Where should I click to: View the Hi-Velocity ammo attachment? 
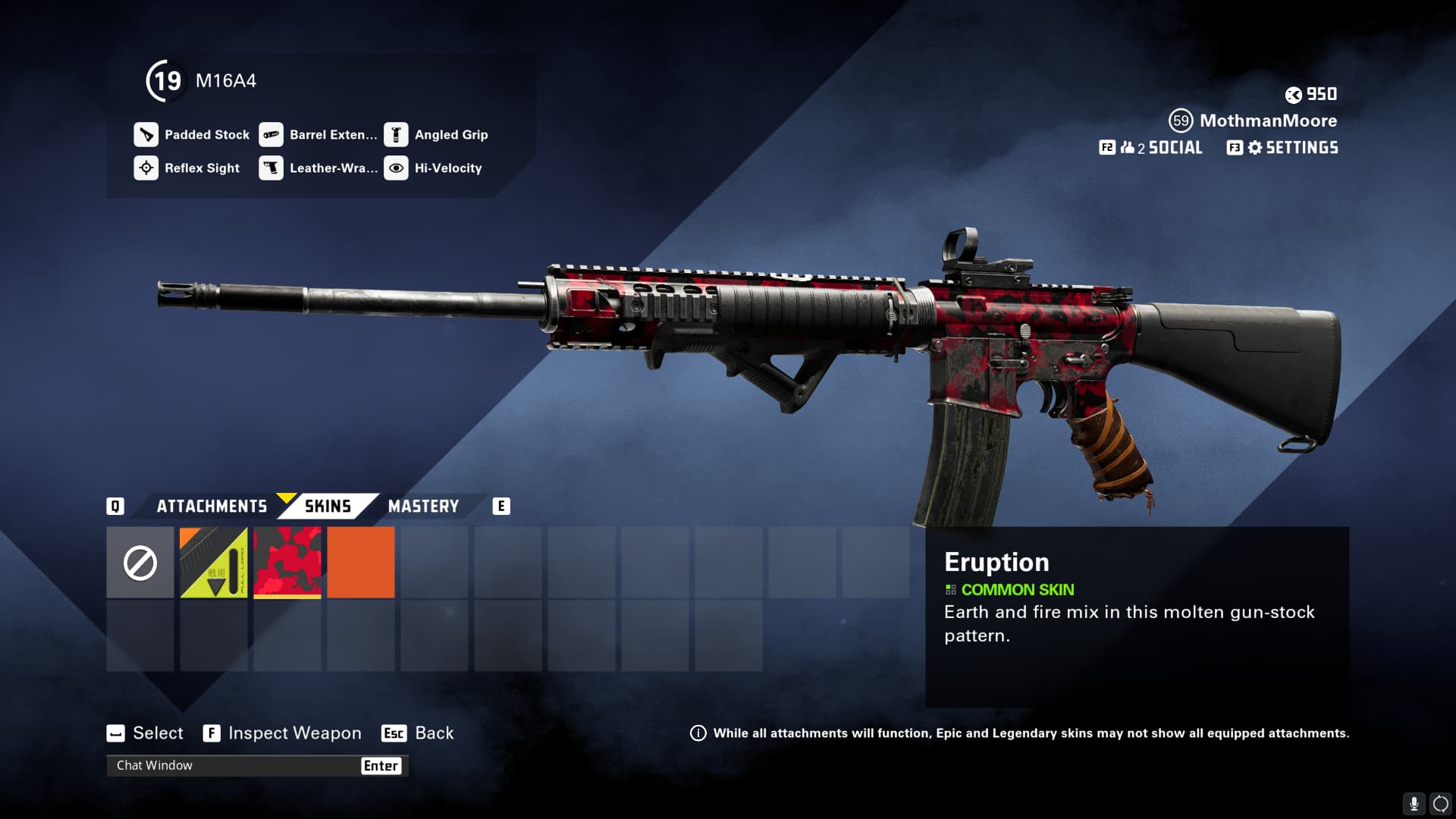tap(434, 168)
